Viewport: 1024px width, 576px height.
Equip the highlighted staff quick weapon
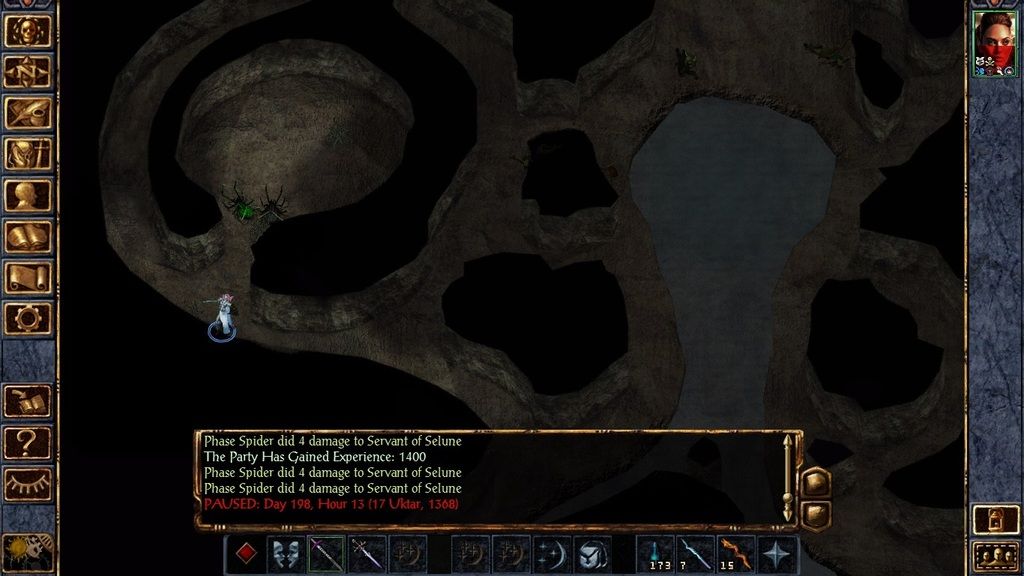[326, 554]
